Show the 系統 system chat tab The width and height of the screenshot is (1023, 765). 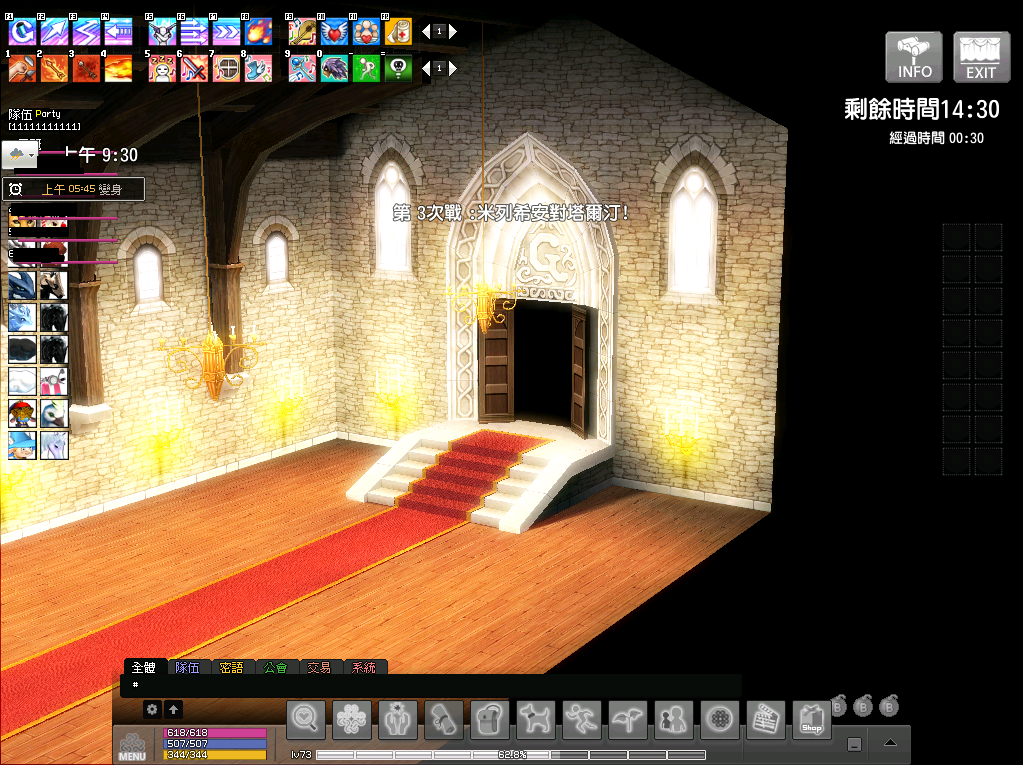click(x=363, y=667)
